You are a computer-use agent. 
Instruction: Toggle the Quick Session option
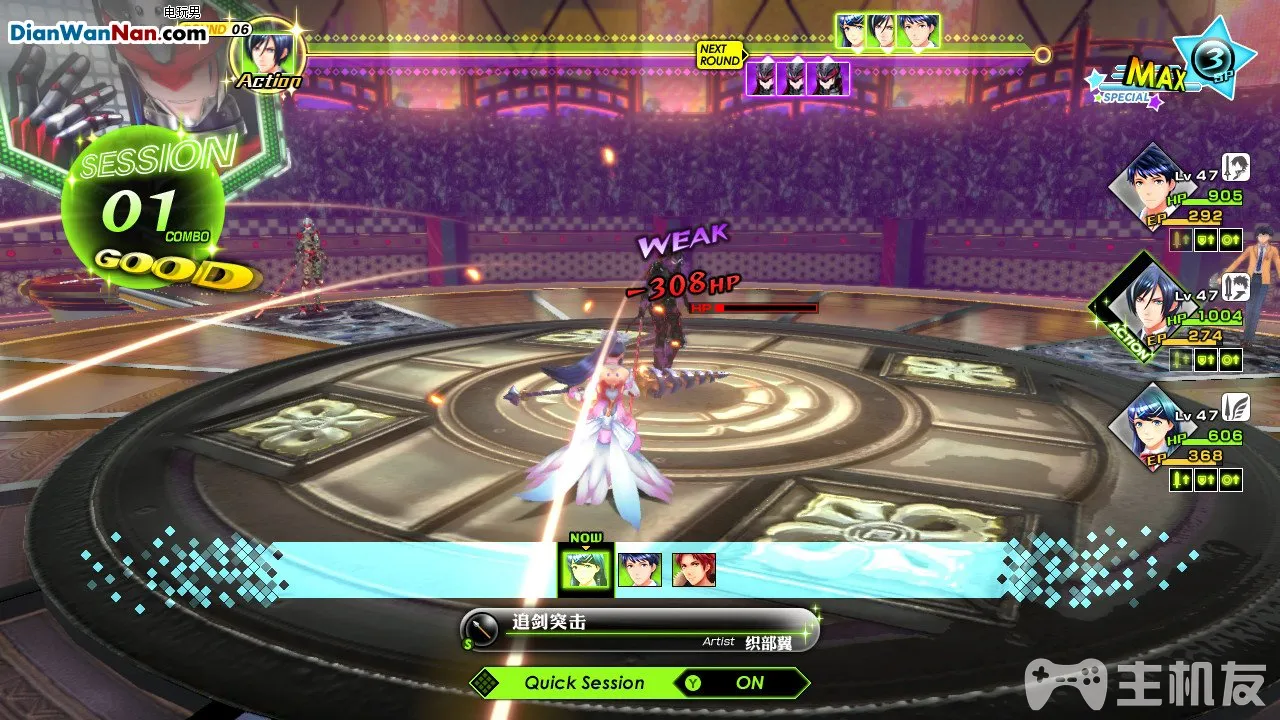[x=640, y=683]
